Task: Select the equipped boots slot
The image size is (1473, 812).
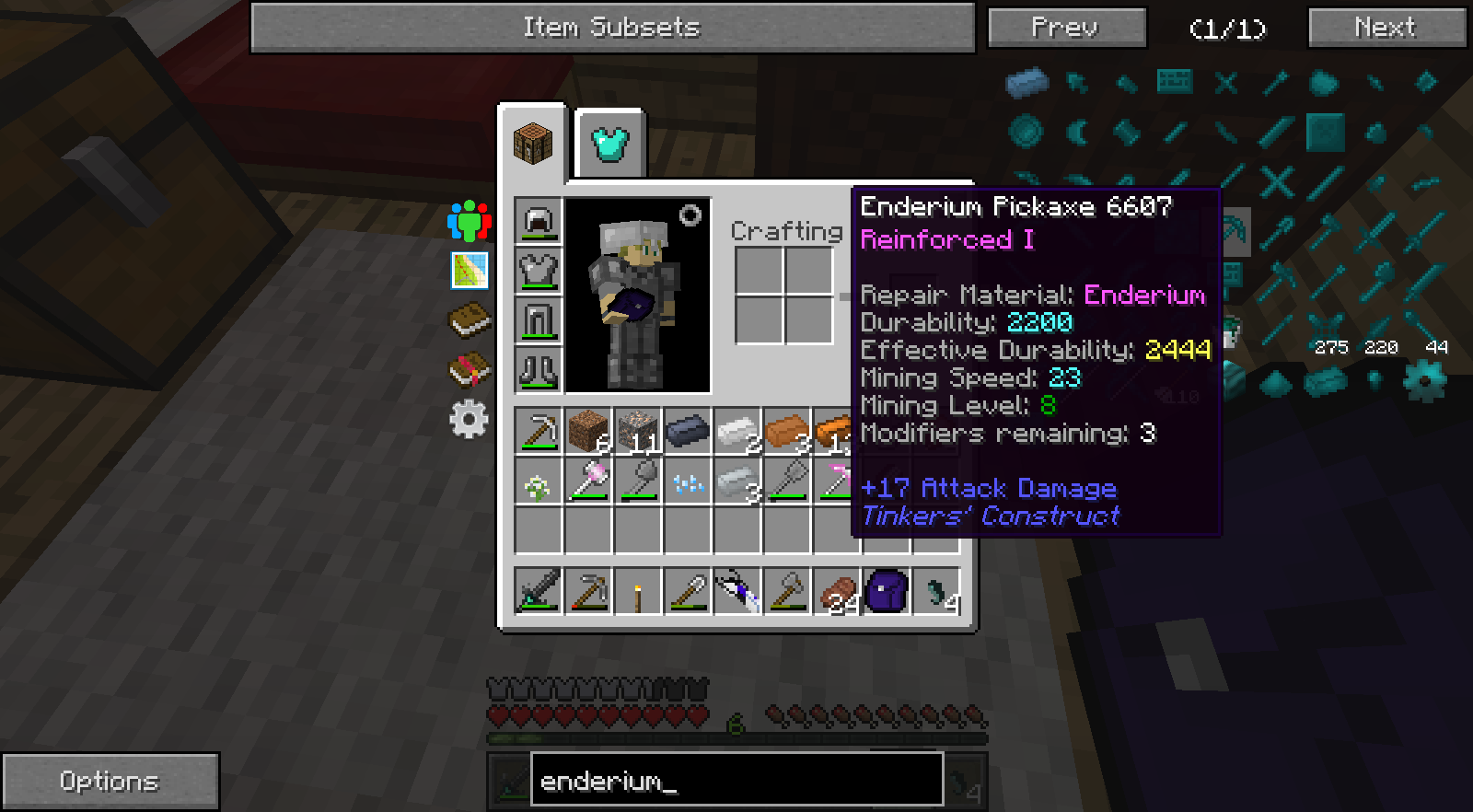Action: click(x=538, y=370)
